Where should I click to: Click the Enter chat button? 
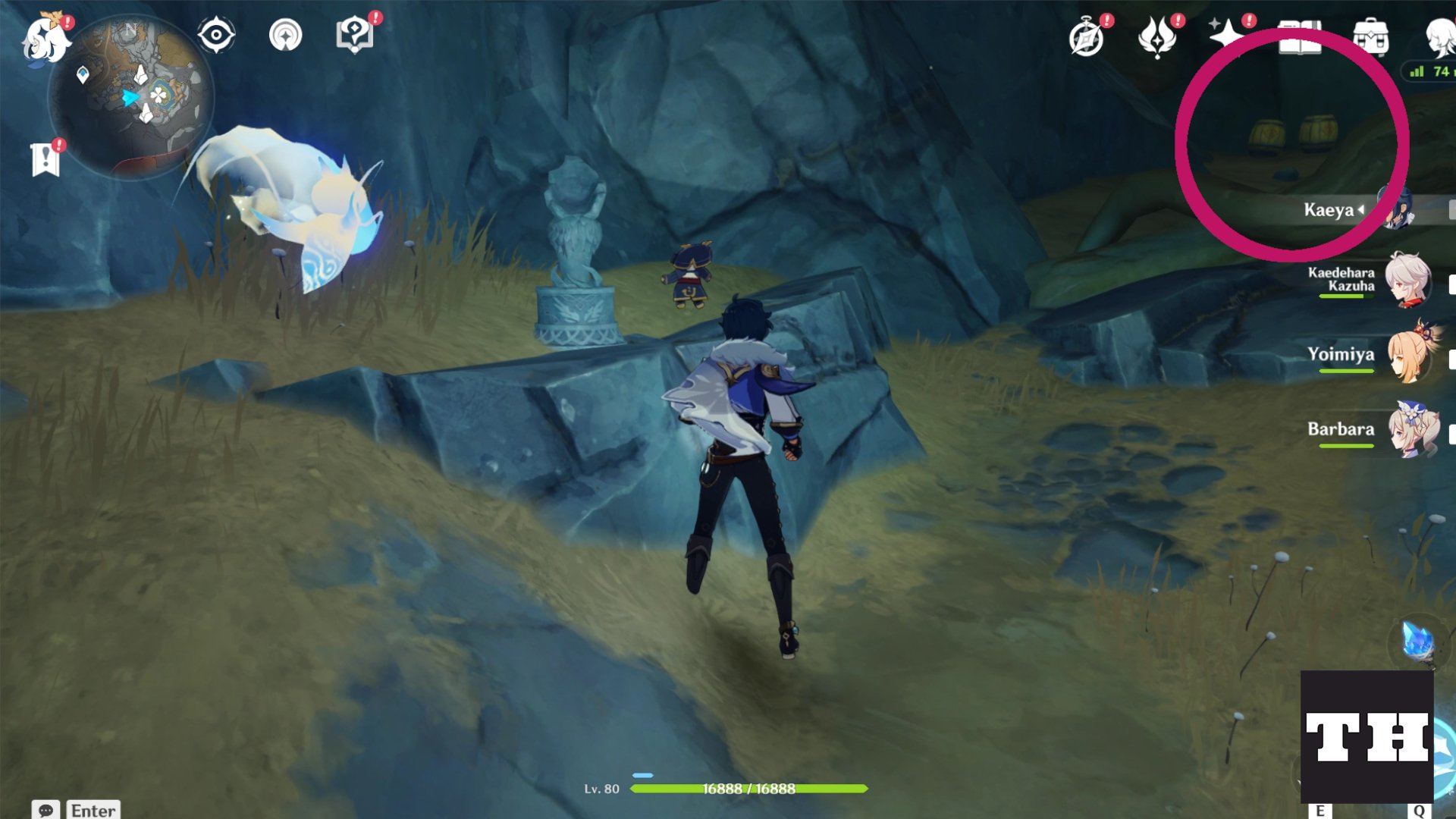93,810
